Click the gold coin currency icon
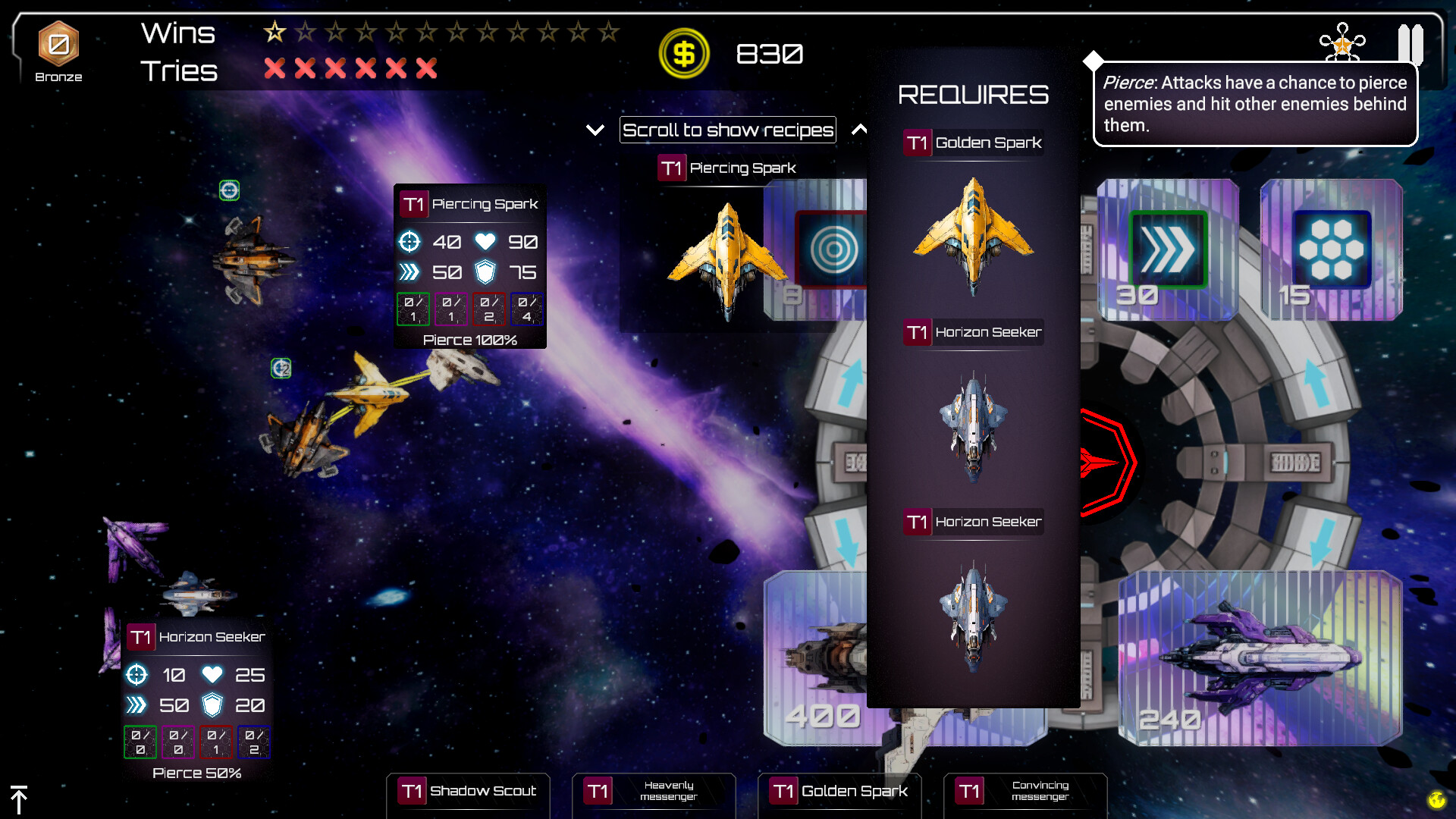Screen dimensions: 1456x819 coord(683,53)
